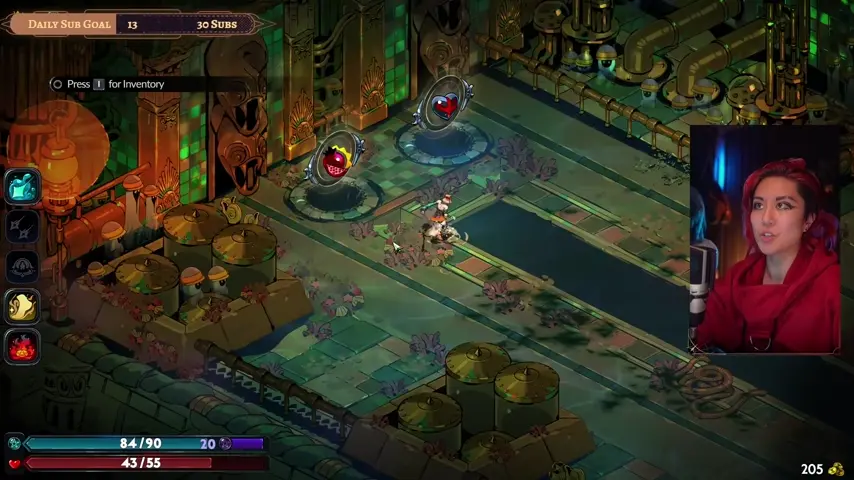The image size is (854, 480).
Task: Click the empty twin-star Special slot
Action: point(23,226)
